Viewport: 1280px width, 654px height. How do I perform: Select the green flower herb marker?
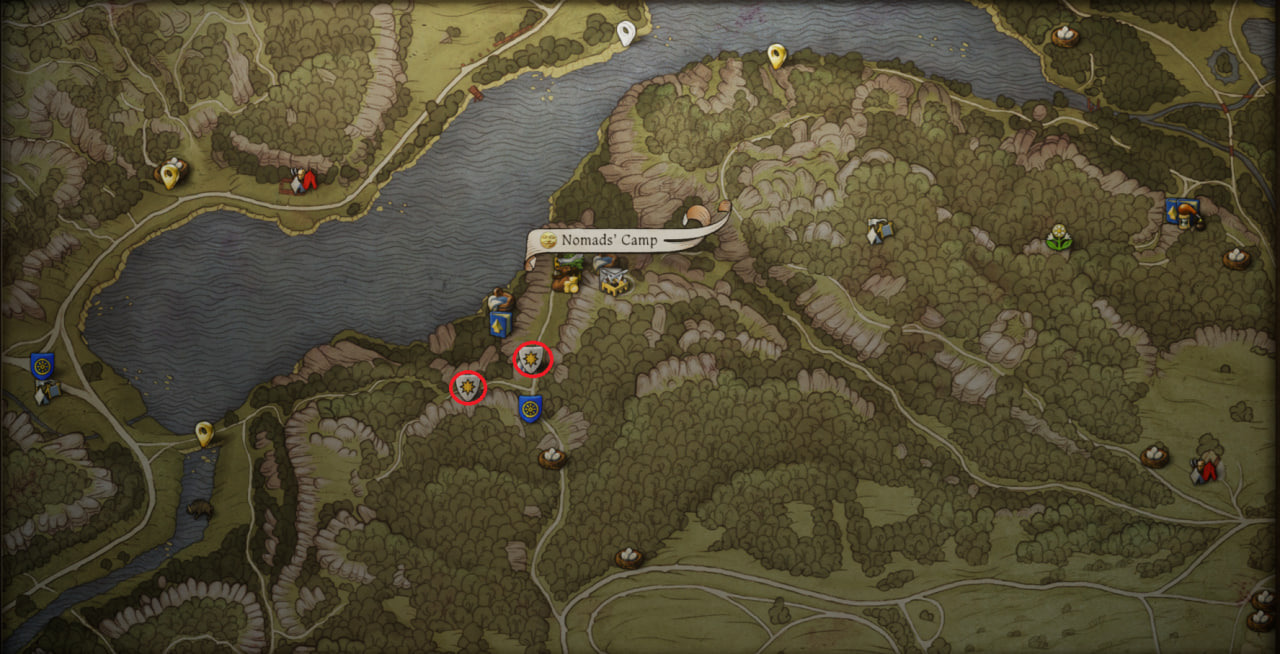[x=1058, y=238]
